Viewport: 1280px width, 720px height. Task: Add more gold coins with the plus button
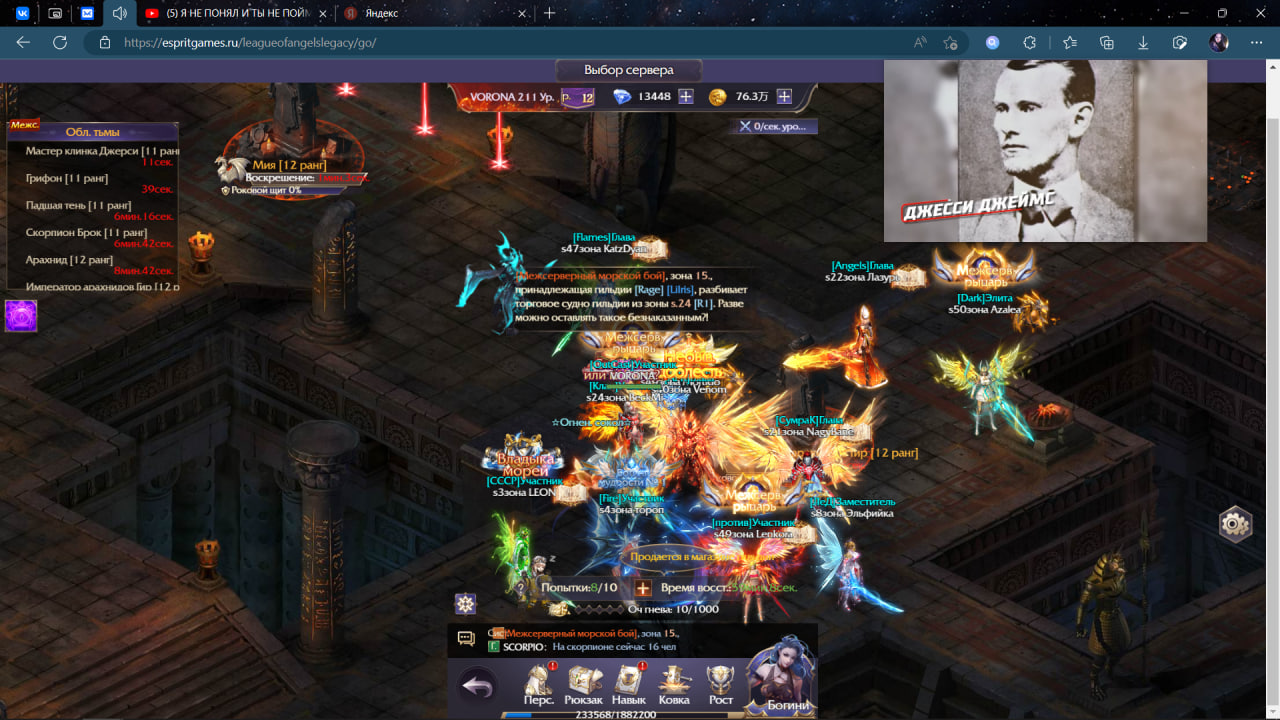pos(784,96)
